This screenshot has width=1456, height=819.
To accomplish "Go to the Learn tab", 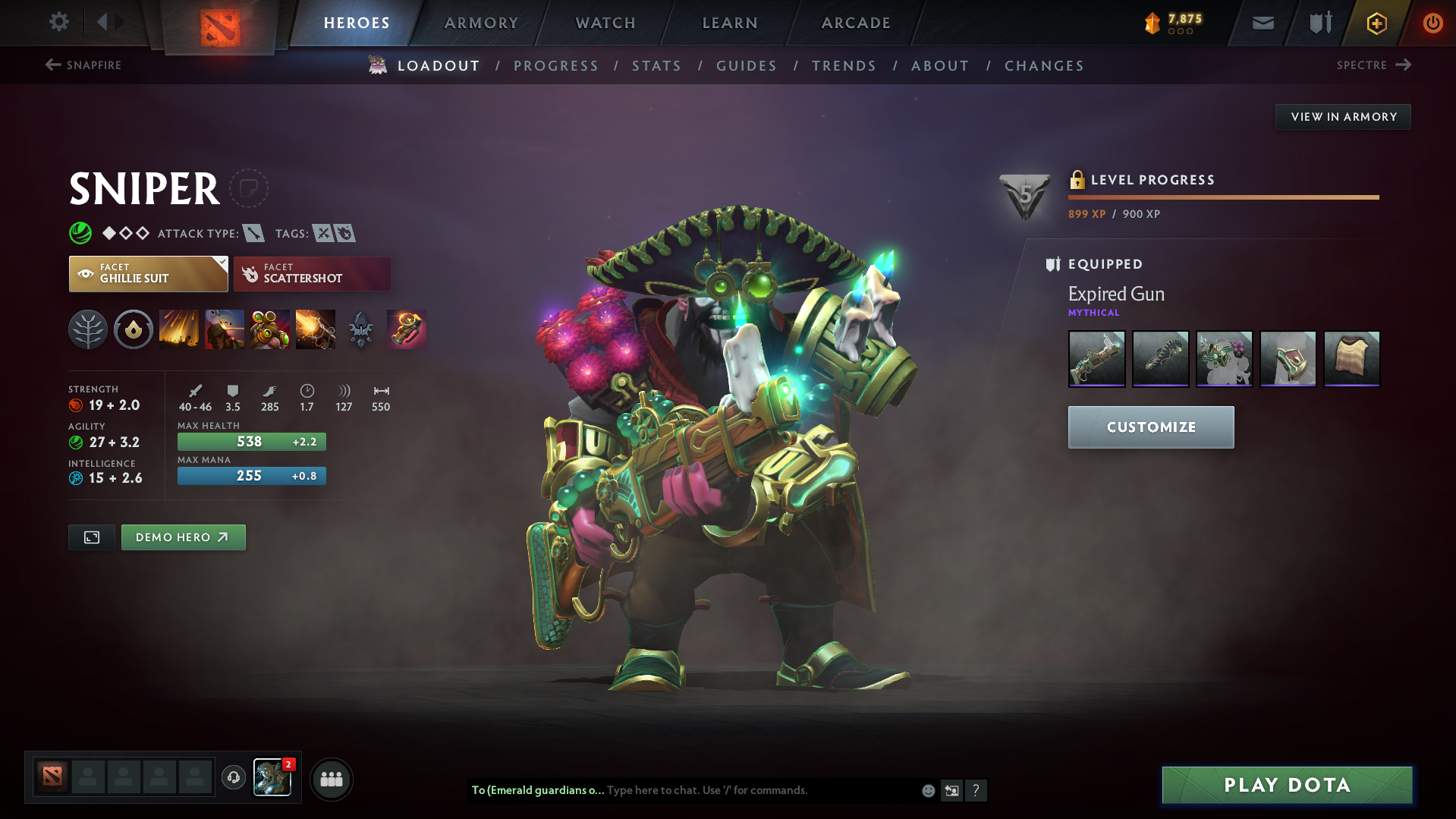I will (730, 23).
